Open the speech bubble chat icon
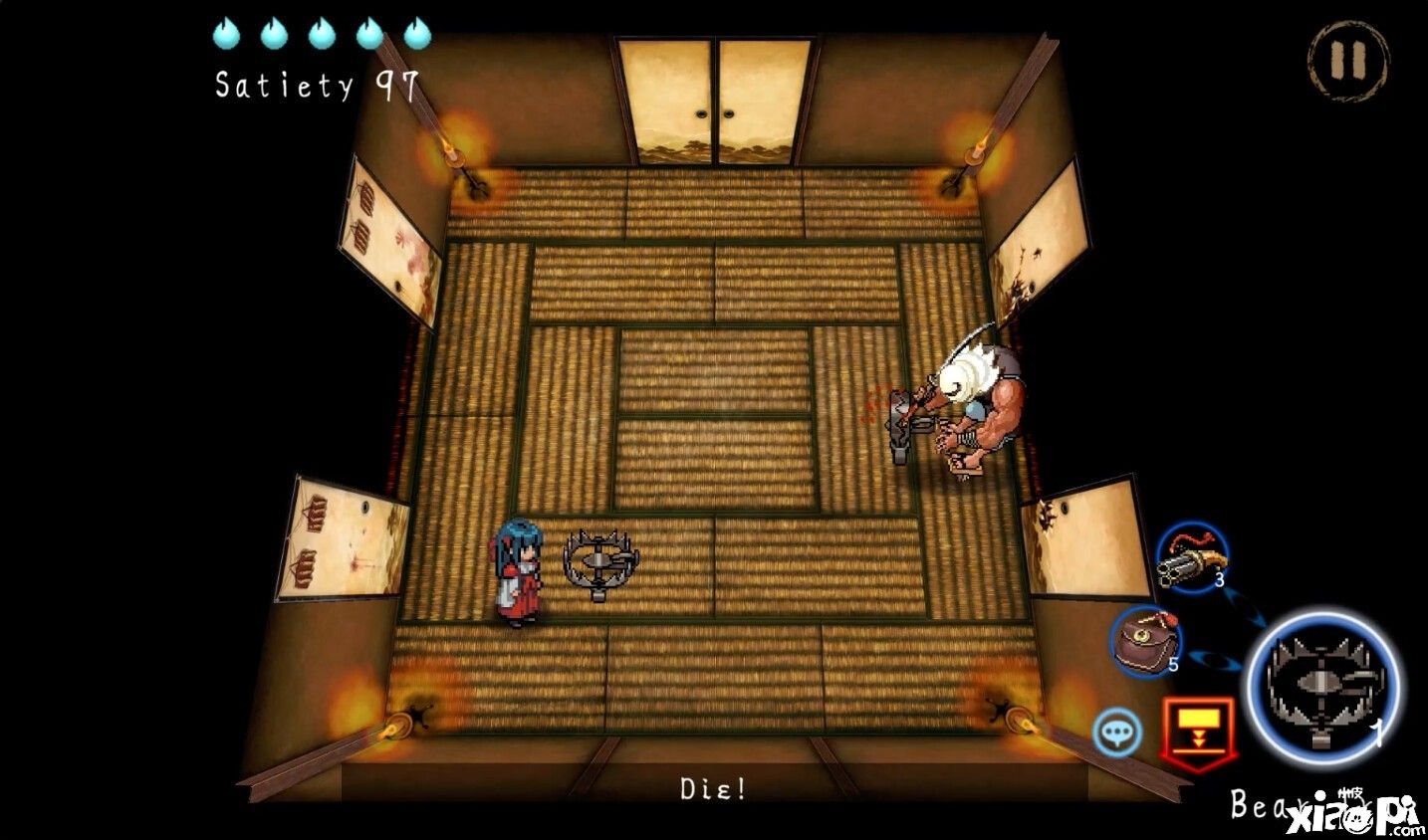The height and width of the screenshot is (840, 1428). pos(1118,734)
